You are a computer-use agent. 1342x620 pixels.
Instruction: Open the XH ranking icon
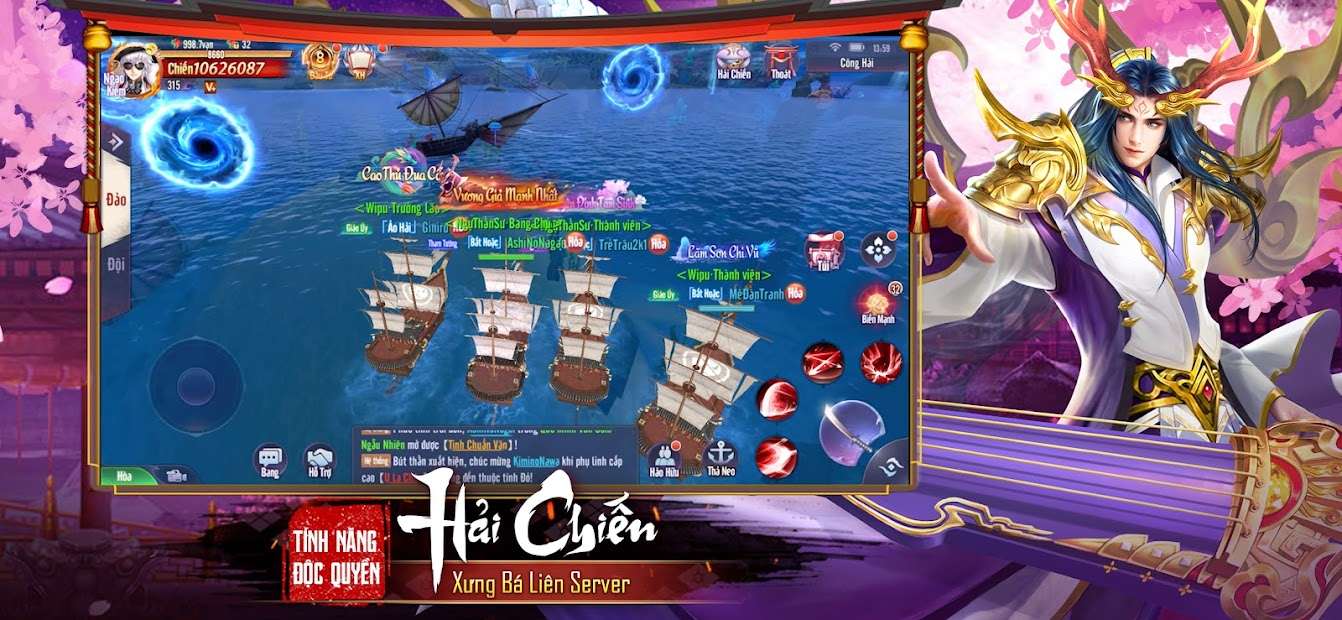[359, 60]
